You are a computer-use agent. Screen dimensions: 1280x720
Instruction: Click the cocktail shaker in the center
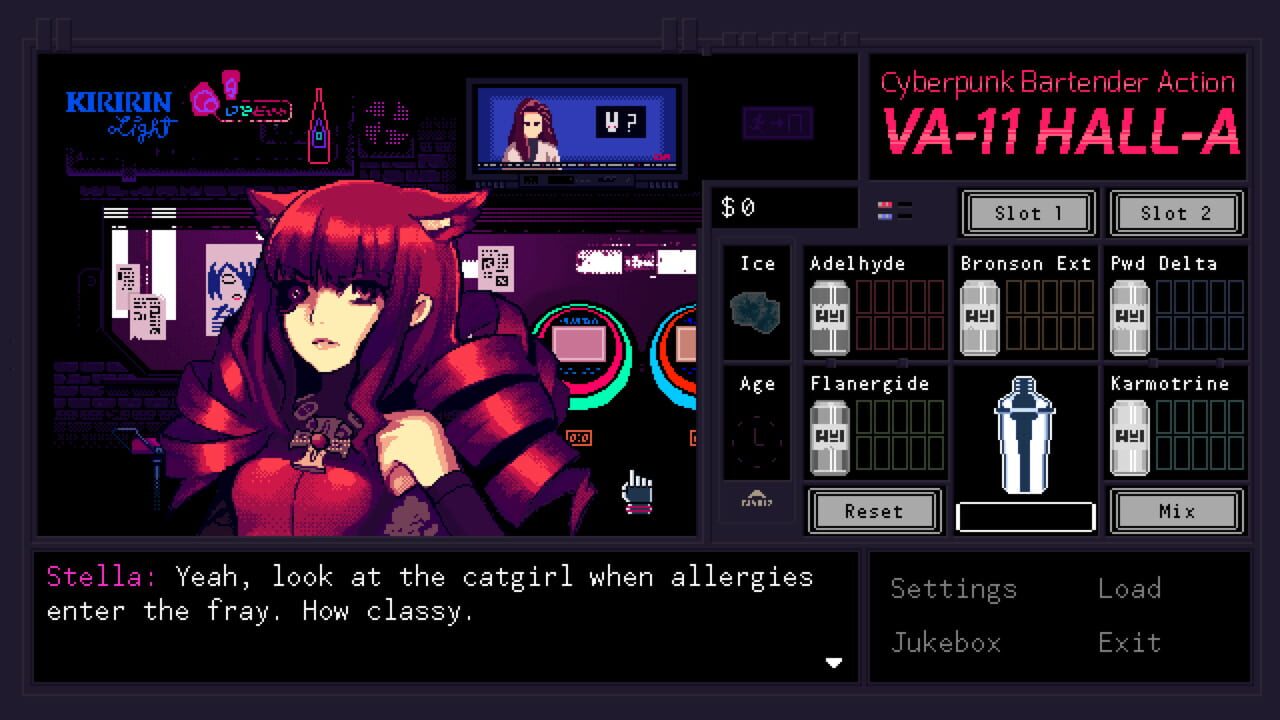coord(1024,435)
